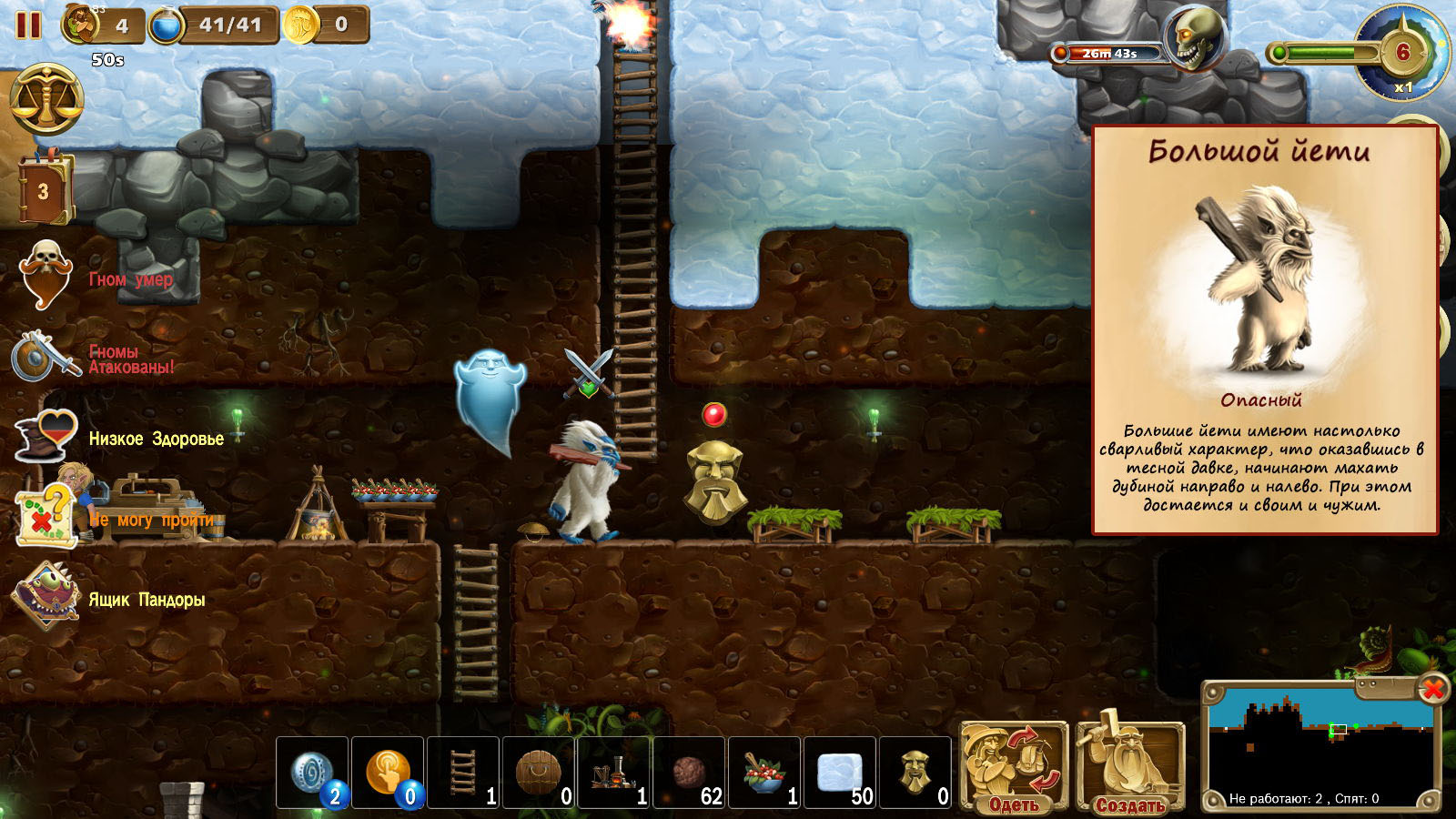Pause the game with the pause button

[x=28, y=25]
